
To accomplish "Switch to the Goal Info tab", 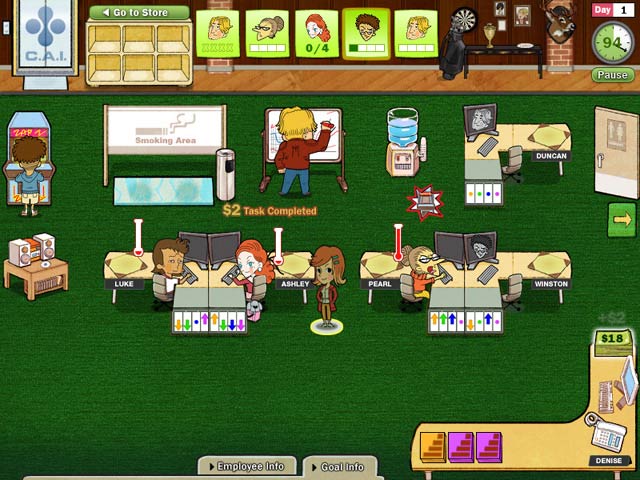I will pyautogui.click(x=339, y=467).
